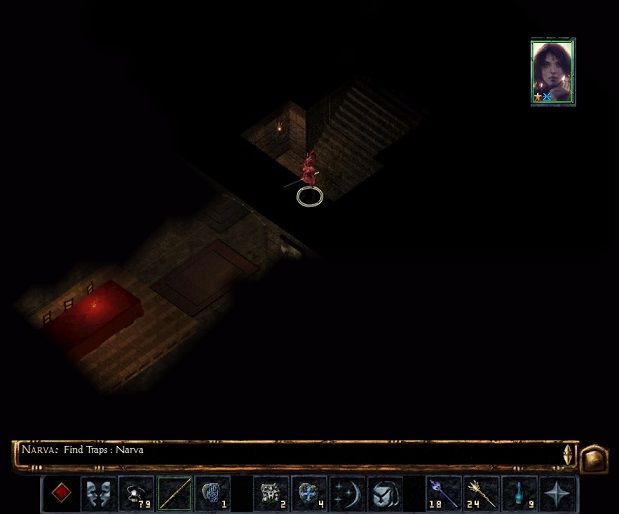Image resolution: width=619 pixels, height=514 pixels.
Task: Click the round helmet-shaped icon on the bar
Action: tap(384, 493)
